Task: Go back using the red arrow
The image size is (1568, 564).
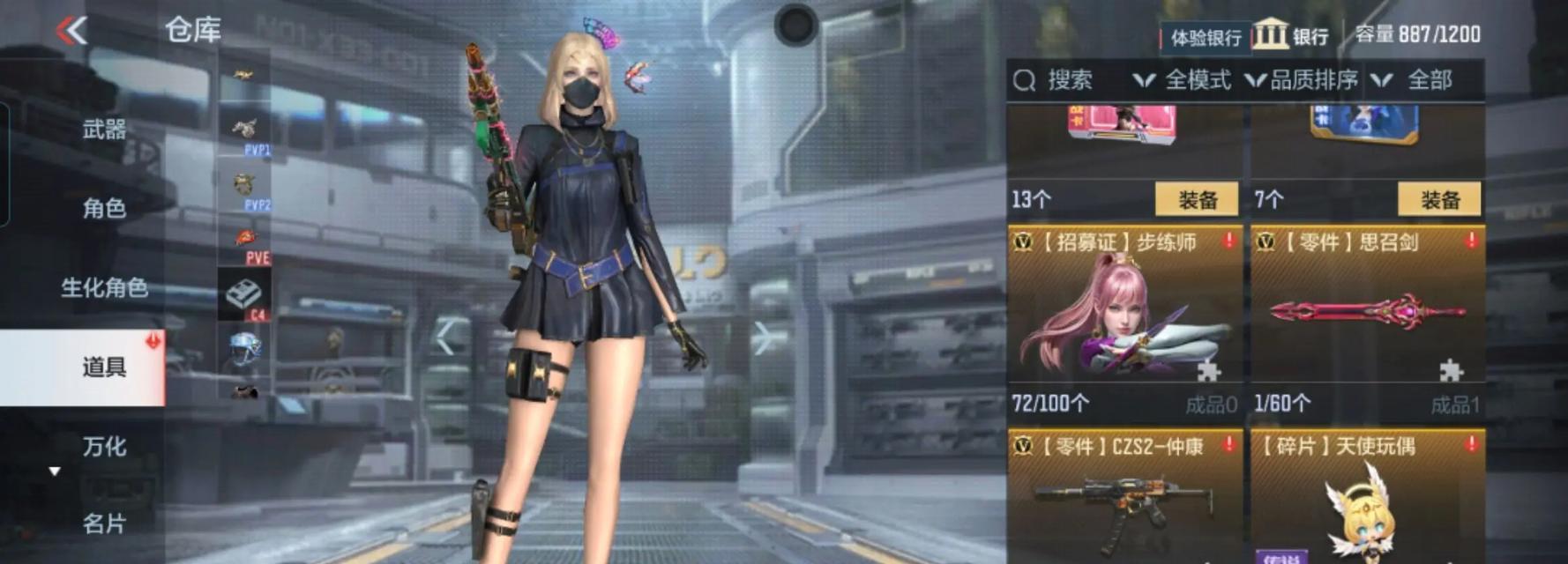Action: 72,31
